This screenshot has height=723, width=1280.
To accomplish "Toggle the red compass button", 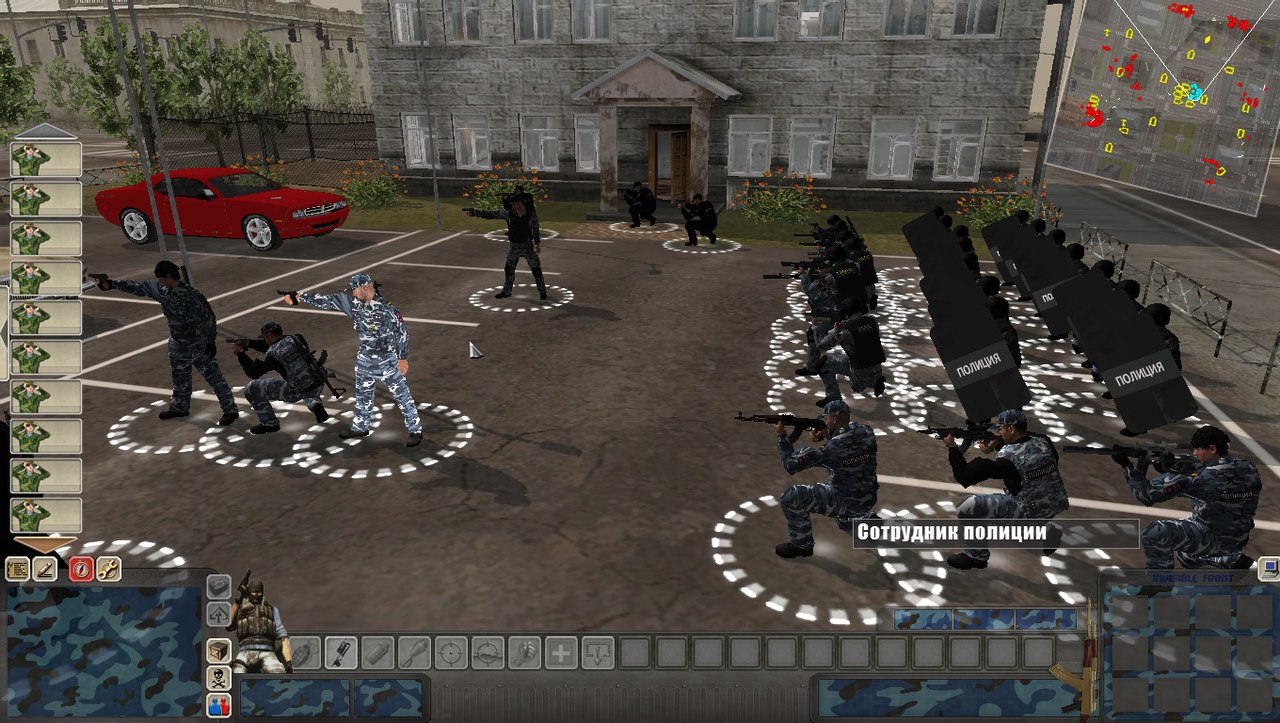I will click(81, 569).
